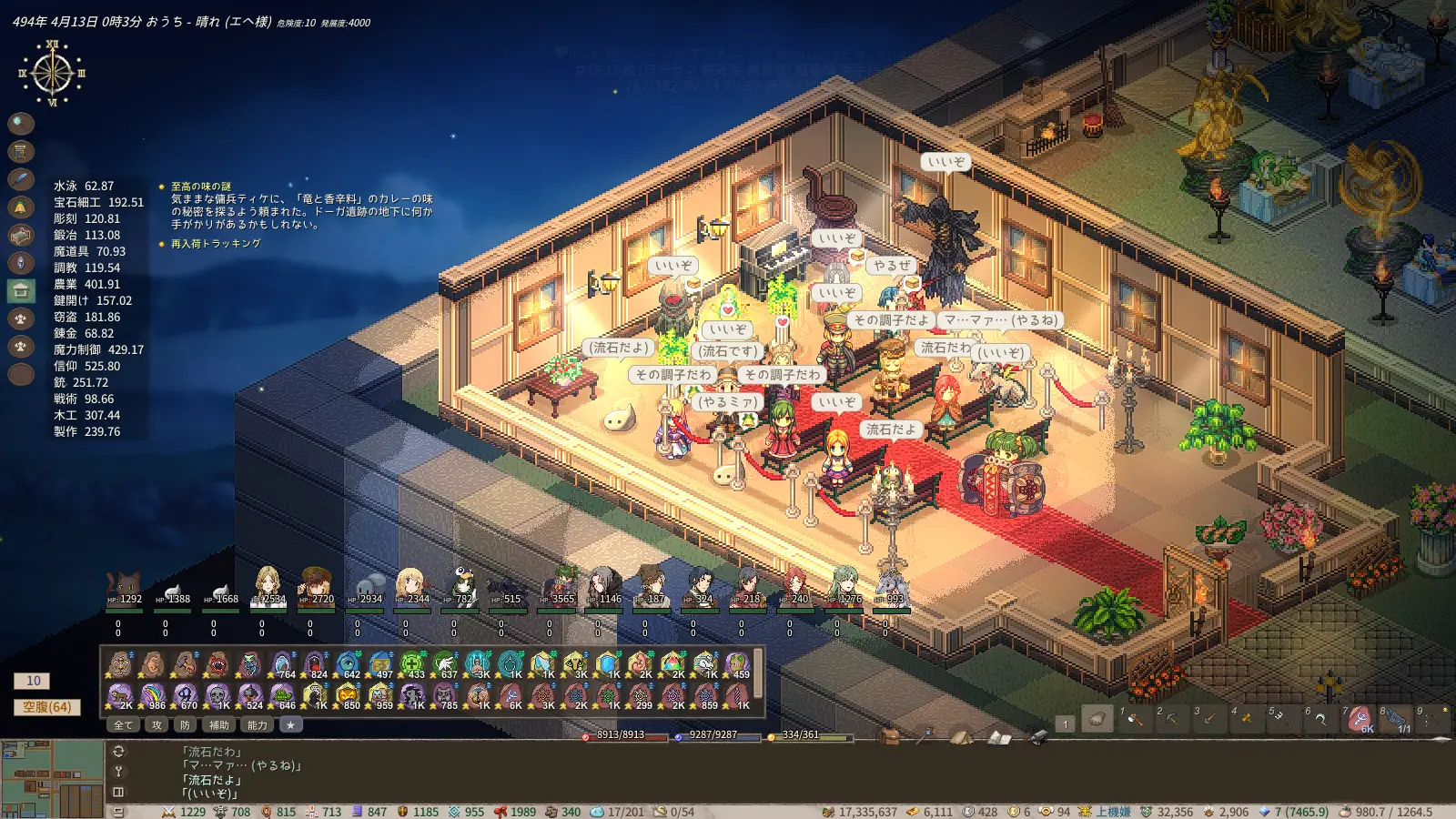Activate the highlighted green house side icon

coord(21,291)
